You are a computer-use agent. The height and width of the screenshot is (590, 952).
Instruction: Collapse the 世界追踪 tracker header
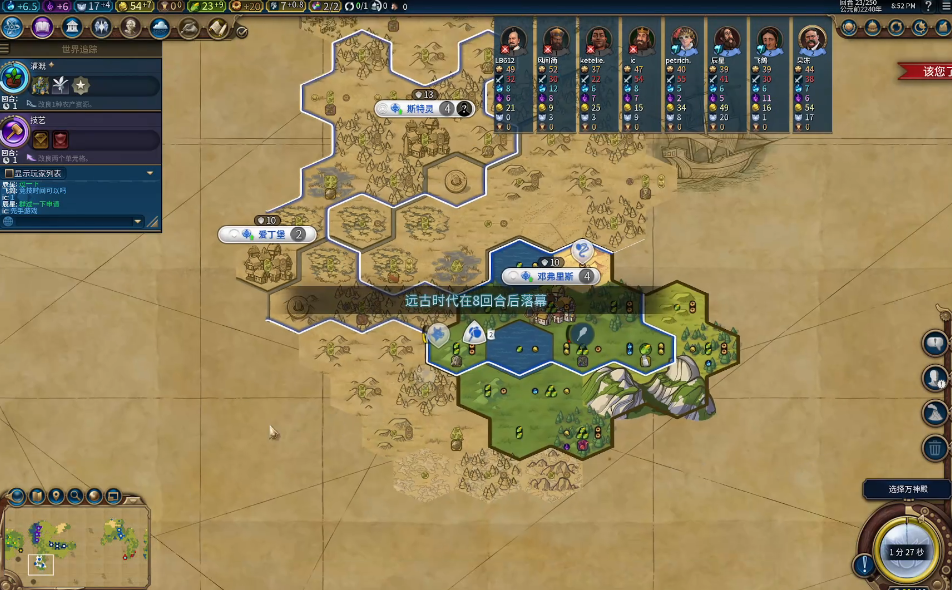(80, 48)
